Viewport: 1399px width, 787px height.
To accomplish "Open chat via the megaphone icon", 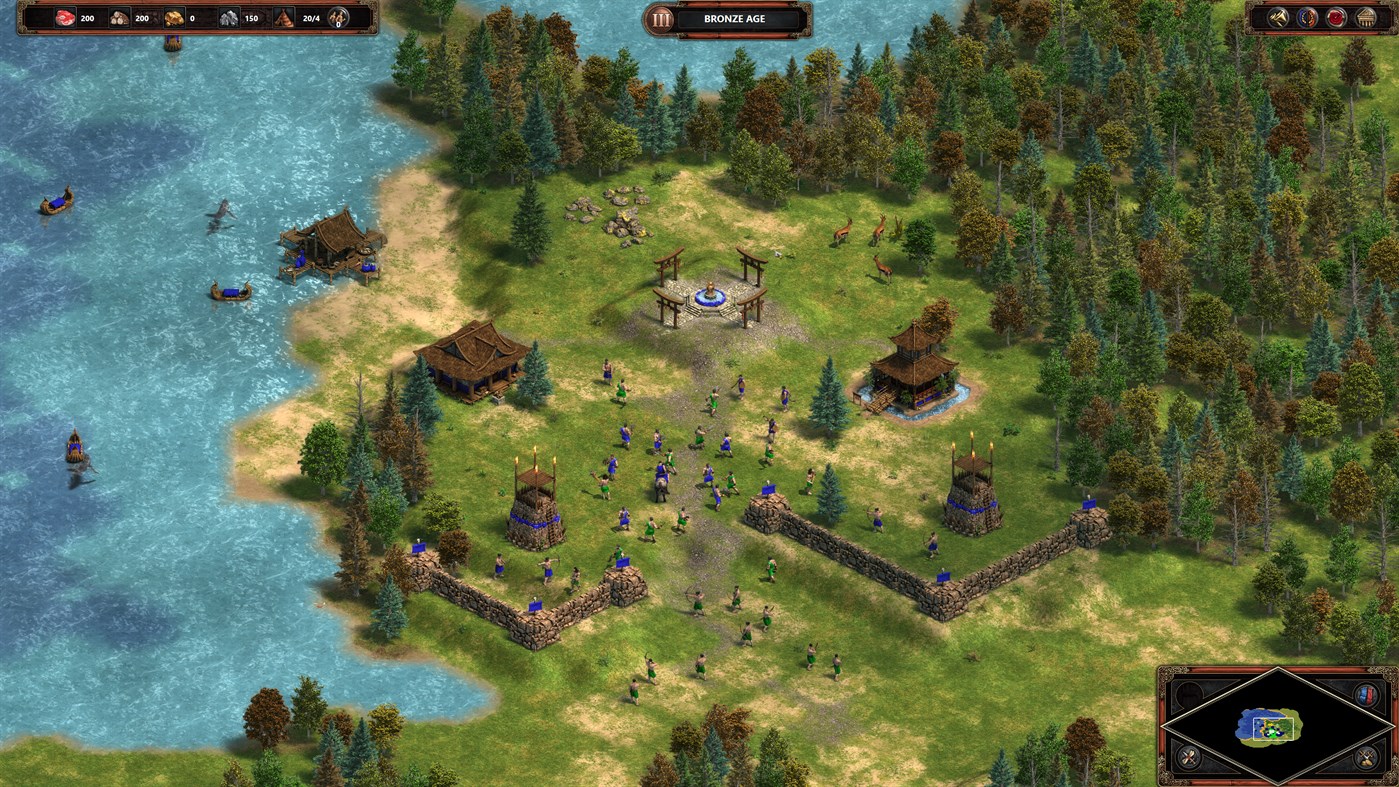I will coord(1278,17).
